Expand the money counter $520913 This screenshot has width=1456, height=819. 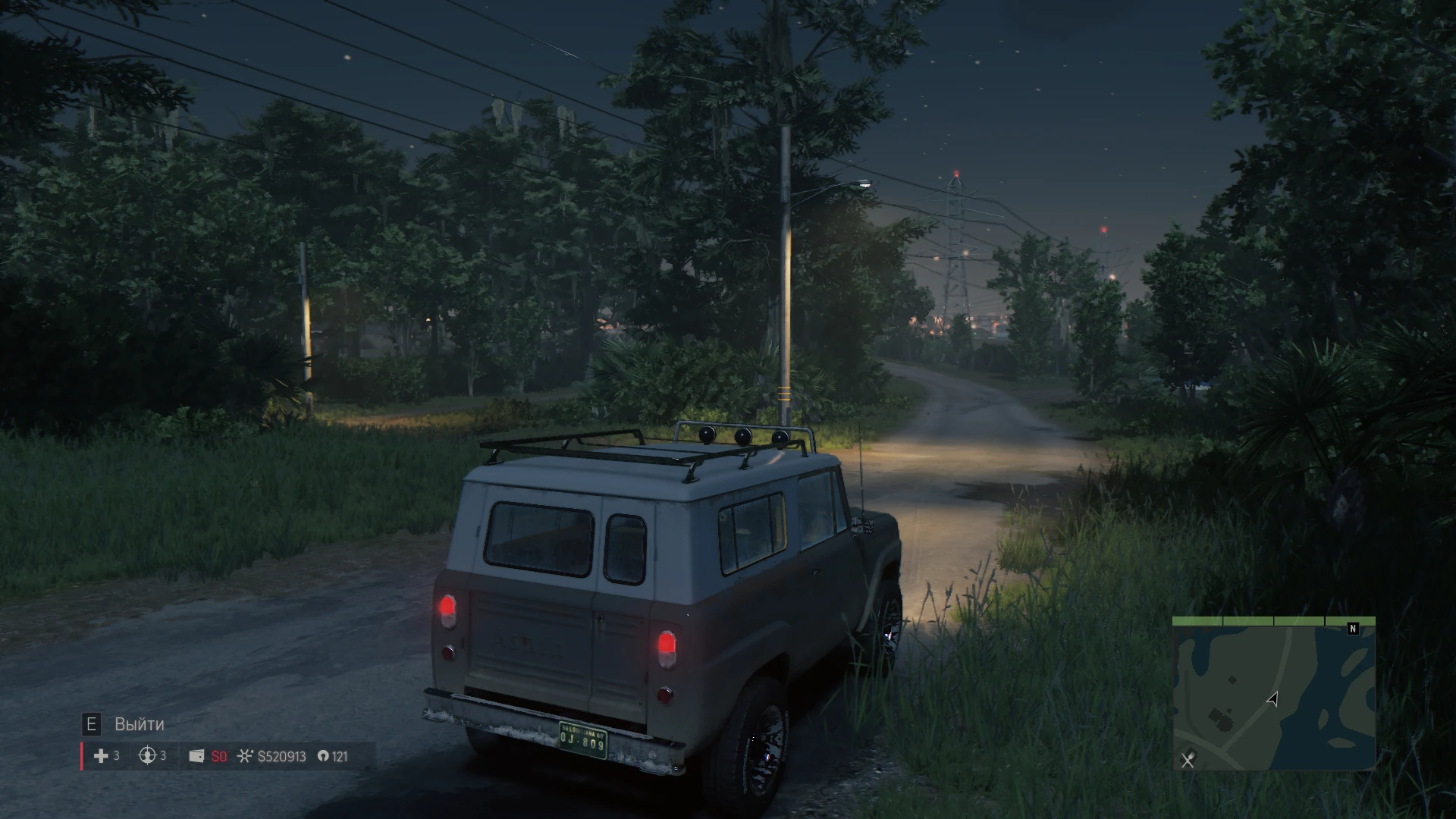[x=281, y=756]
